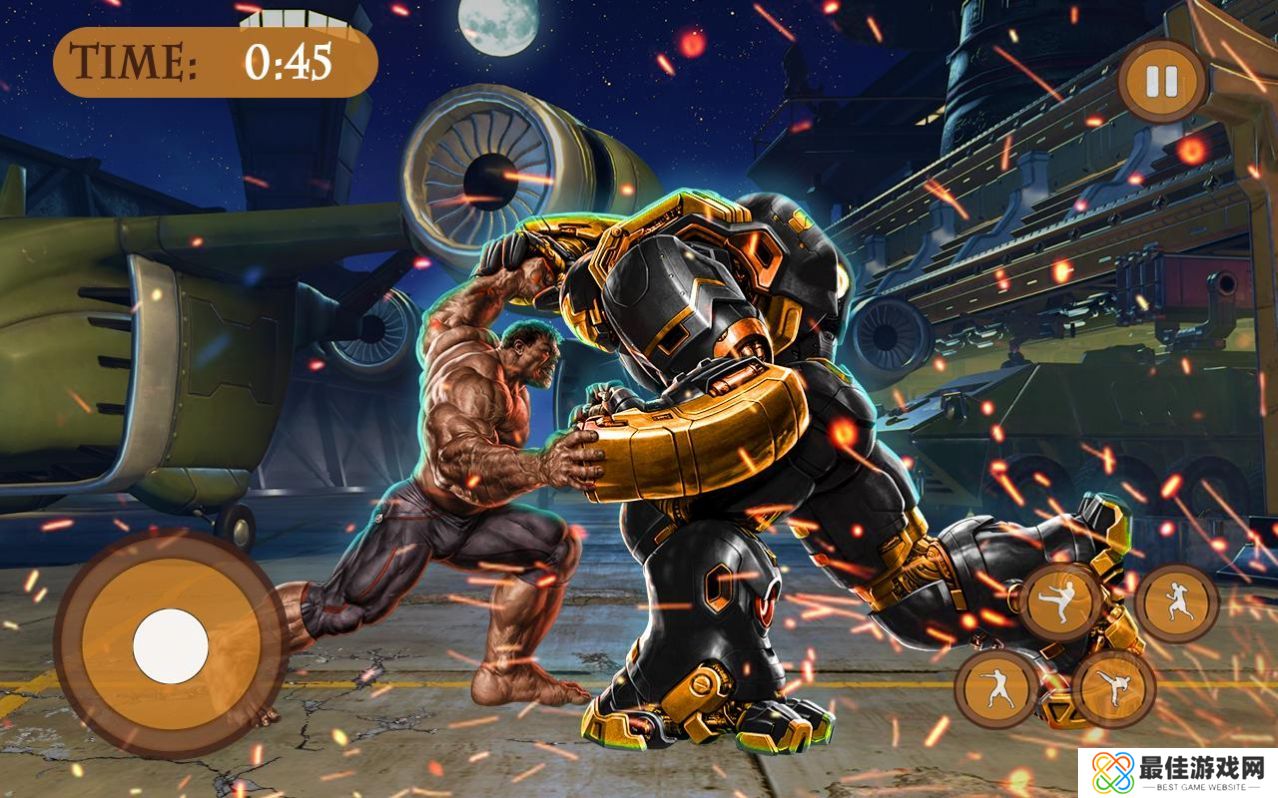Screen dimensions: 1278x798
Task: Pause the fight with the pause button
Action: coord(1162,81)
